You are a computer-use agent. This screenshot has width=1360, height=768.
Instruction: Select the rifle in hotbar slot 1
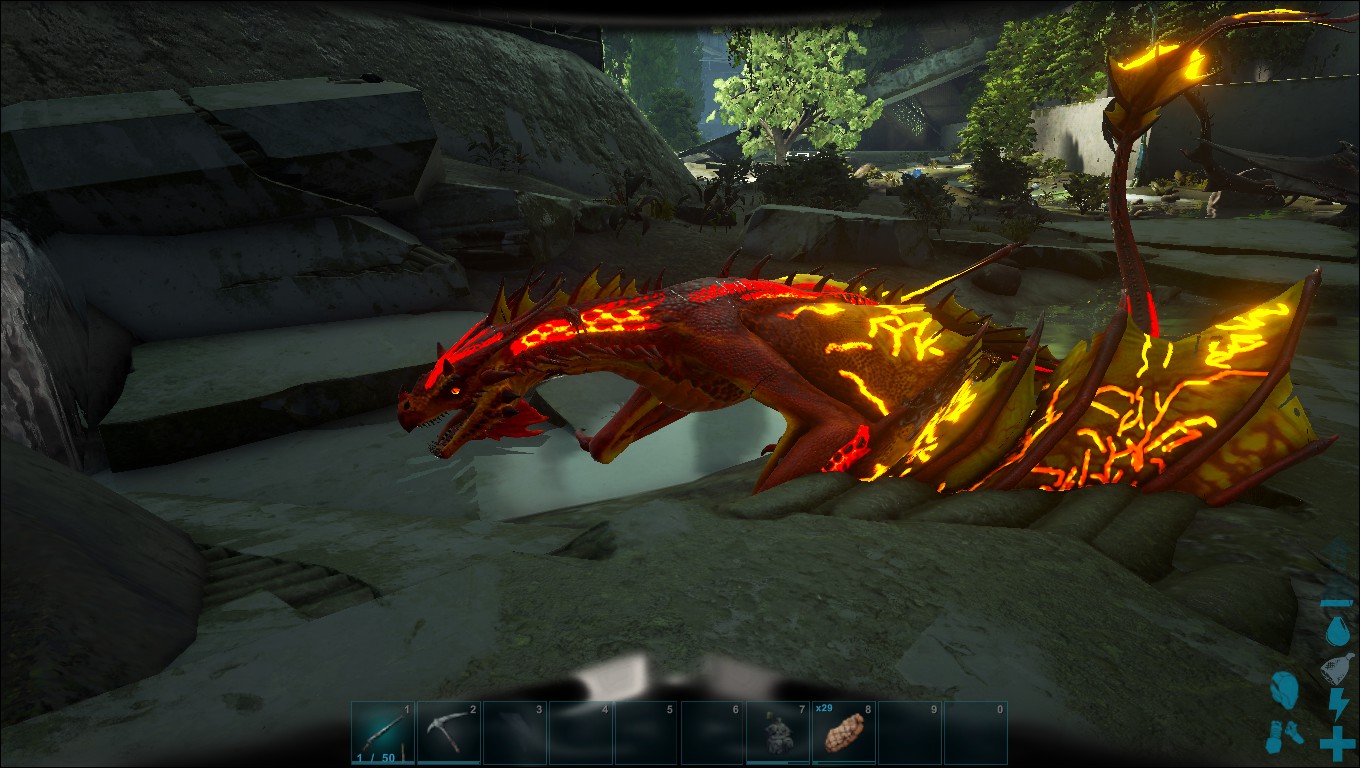point(382,733)
